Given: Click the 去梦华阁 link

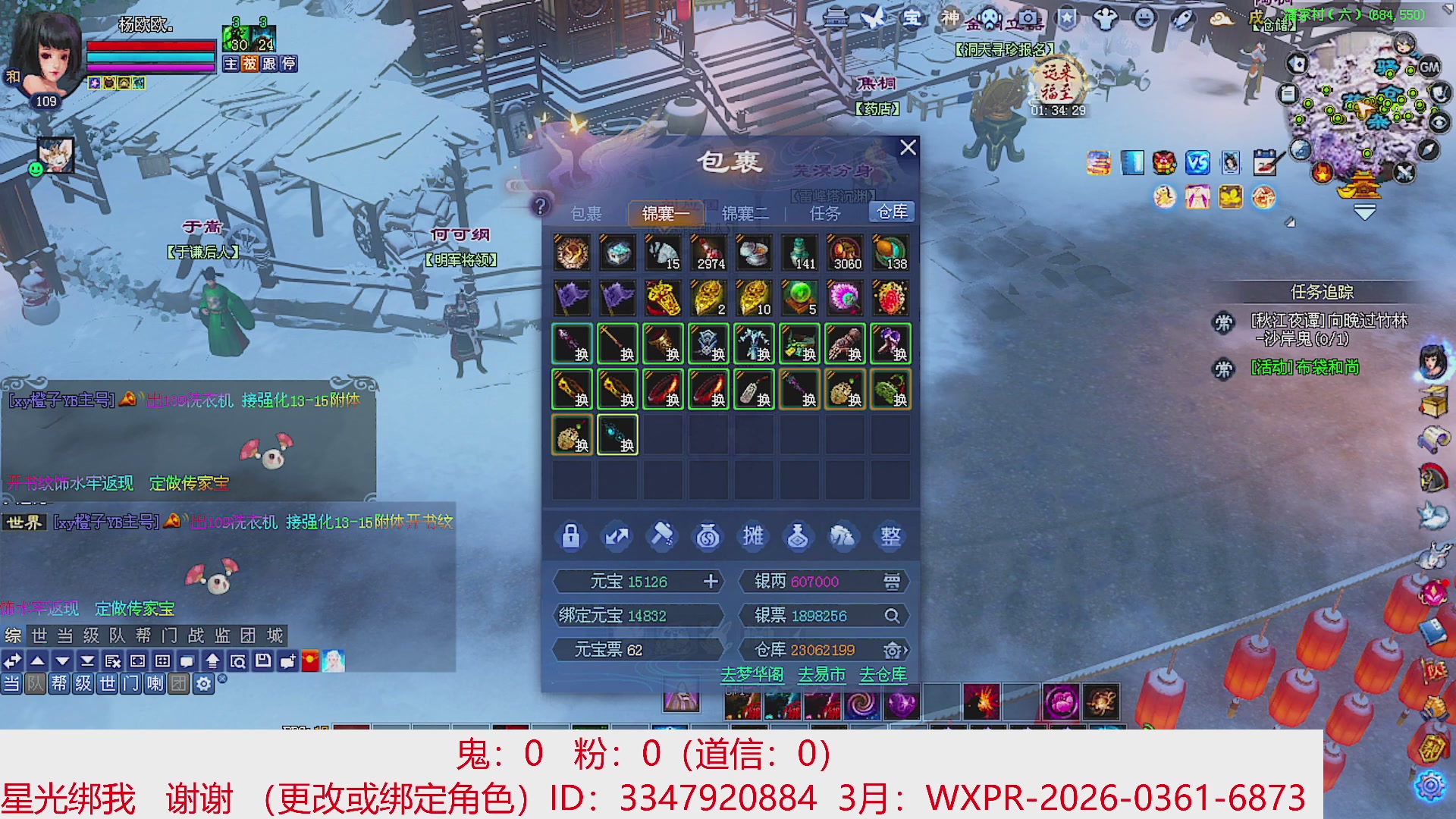Looking at the screenshot, I should pos(754,674).
